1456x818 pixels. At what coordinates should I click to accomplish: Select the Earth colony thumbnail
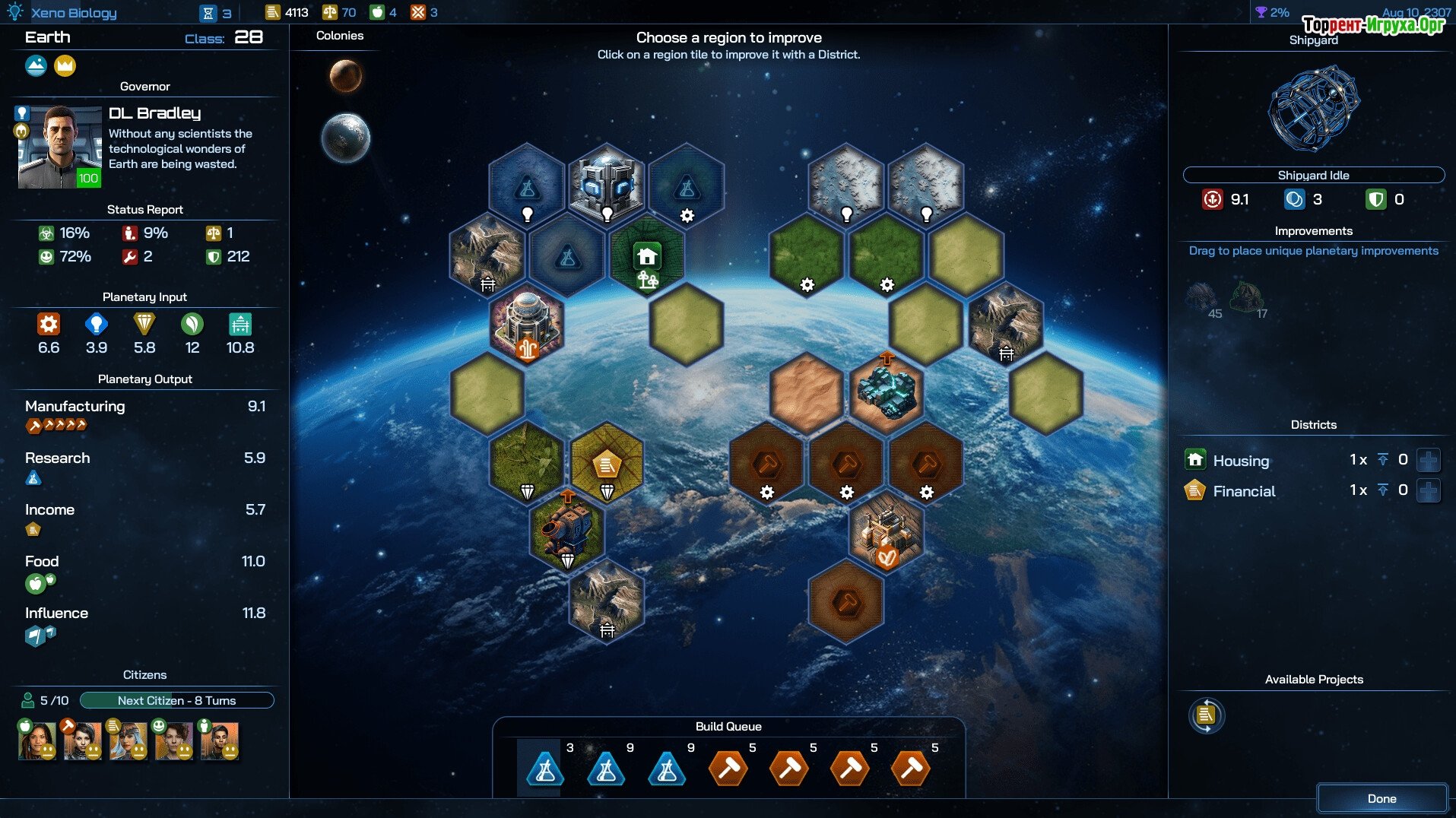(345, 138)
